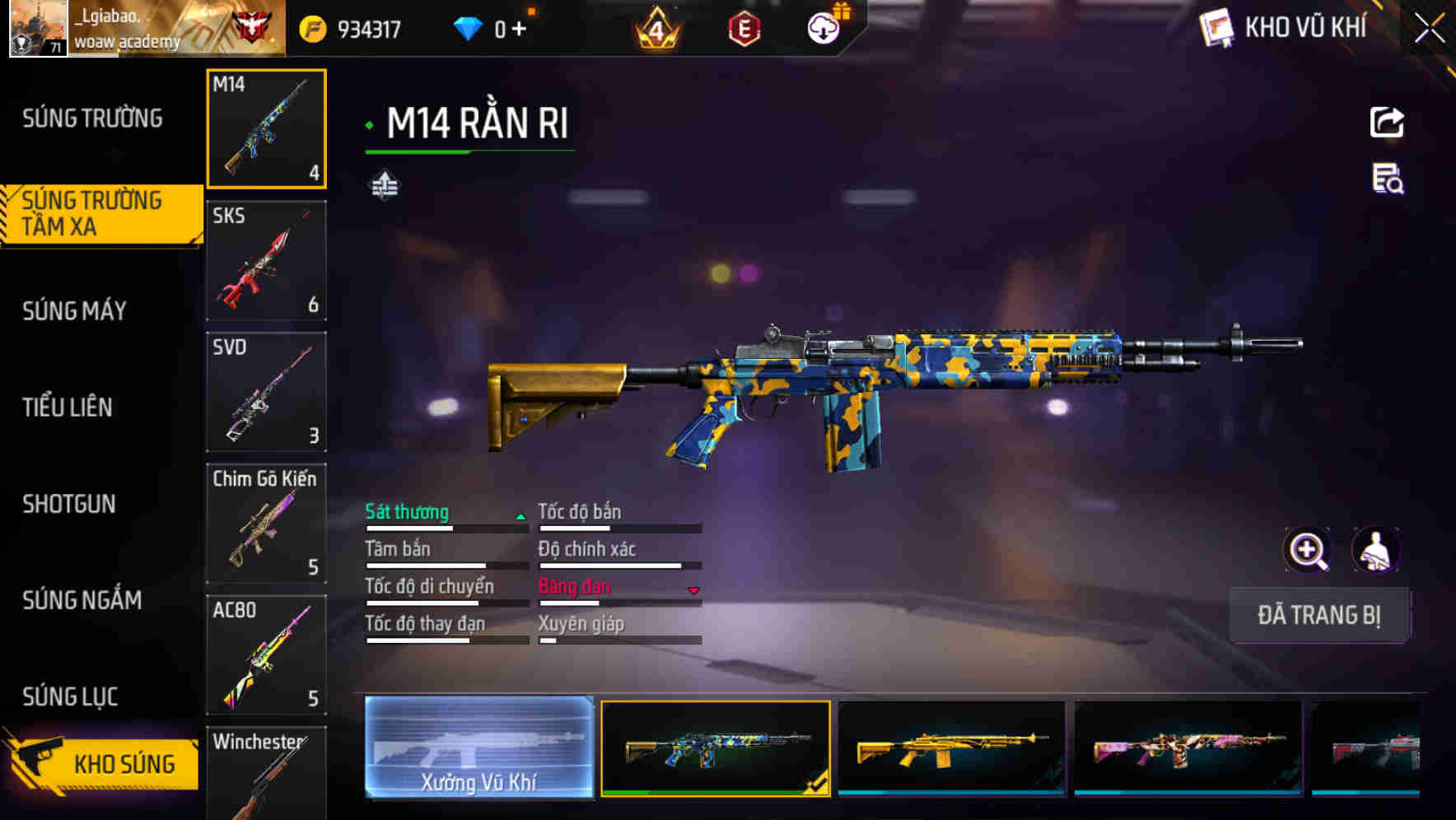Switch to Súng Ngắm category
The height and width of the screenshot is (820, 1456).
(82, 600)
